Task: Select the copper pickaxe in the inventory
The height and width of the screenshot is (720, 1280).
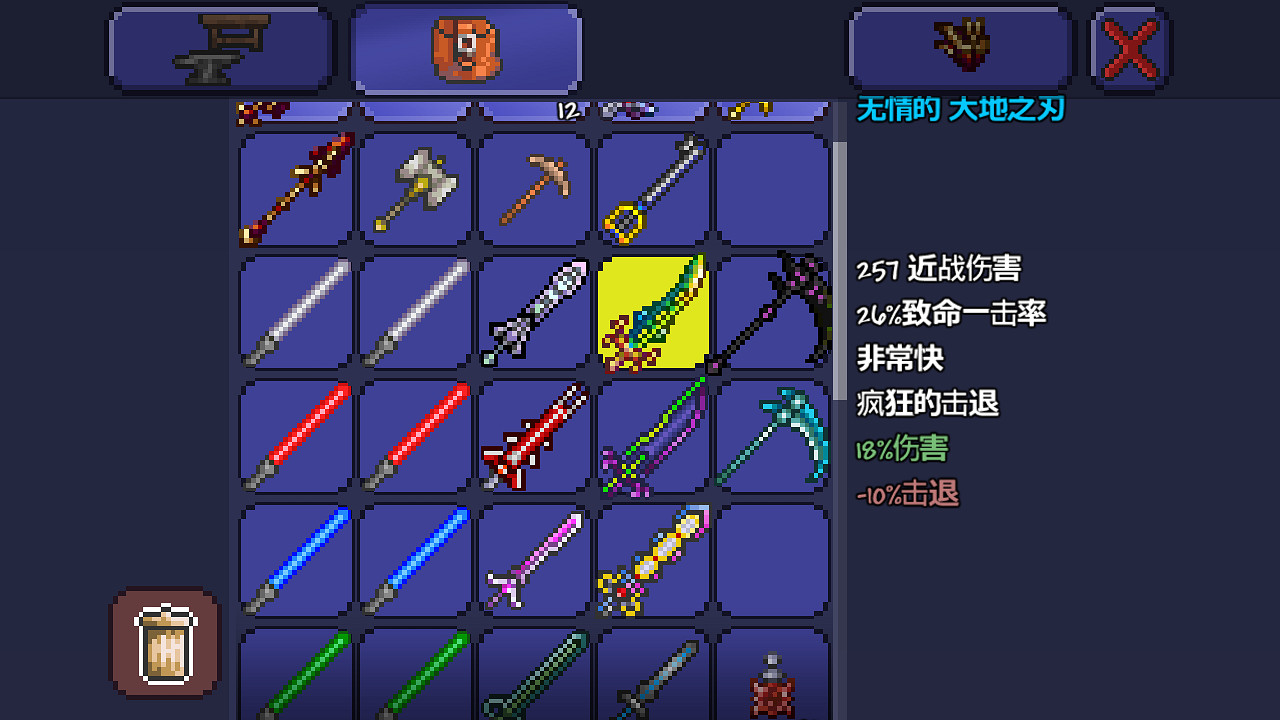Action: pos(533,190)
